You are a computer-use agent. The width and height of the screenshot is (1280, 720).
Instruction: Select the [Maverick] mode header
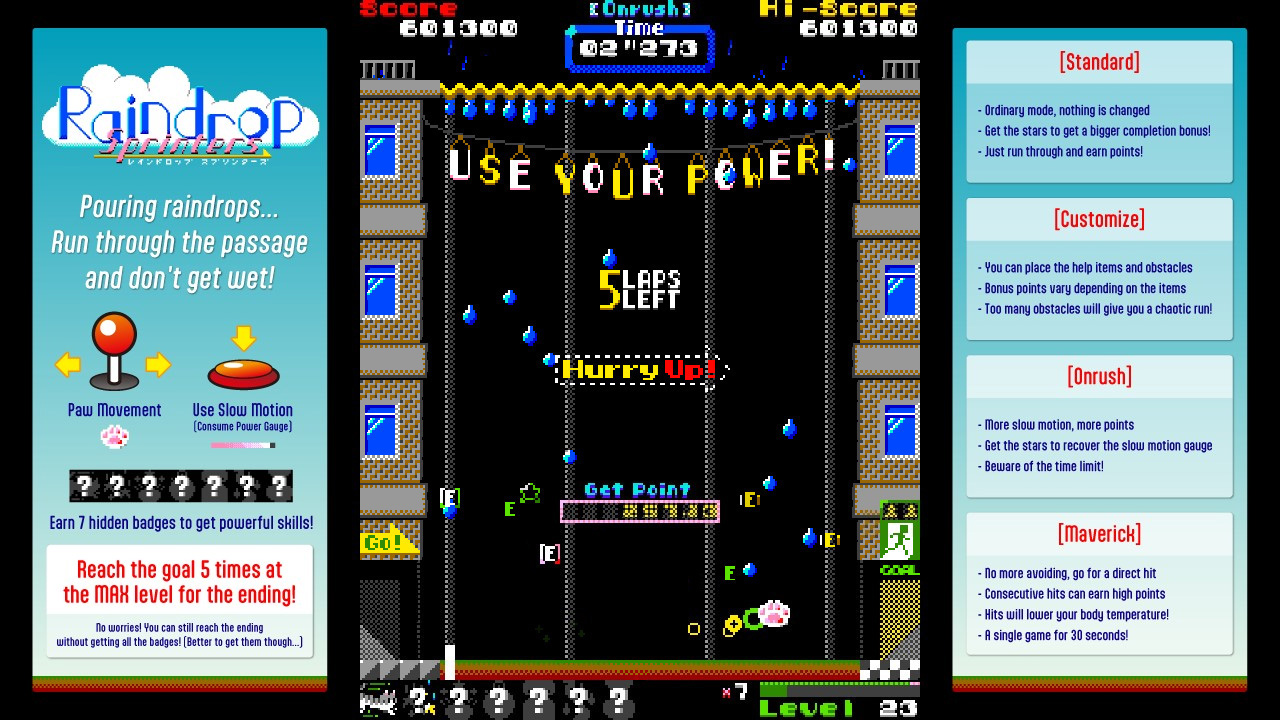[1099, 533]
